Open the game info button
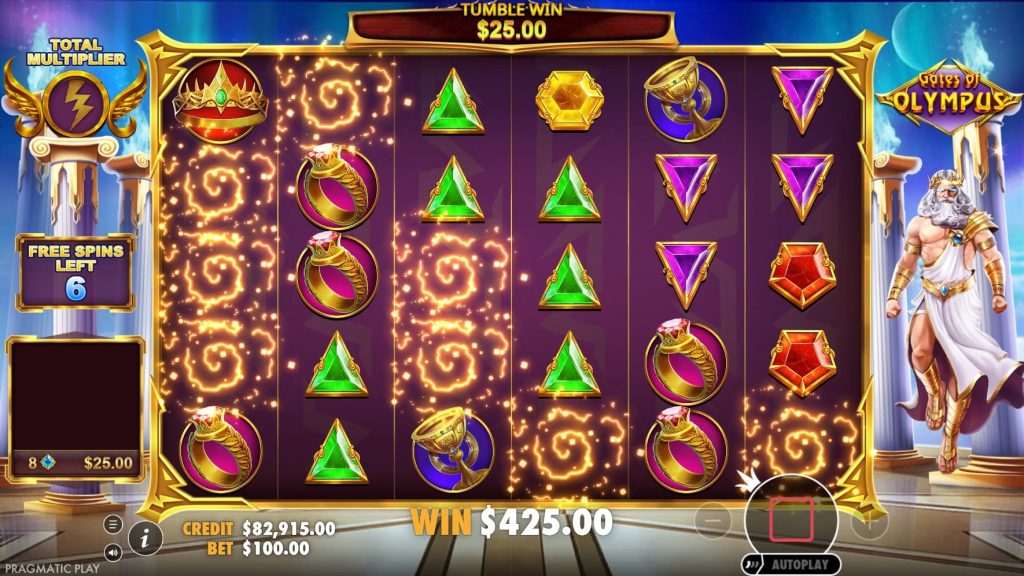Viewport: 1024px width, 576px height. click(146, 538)
